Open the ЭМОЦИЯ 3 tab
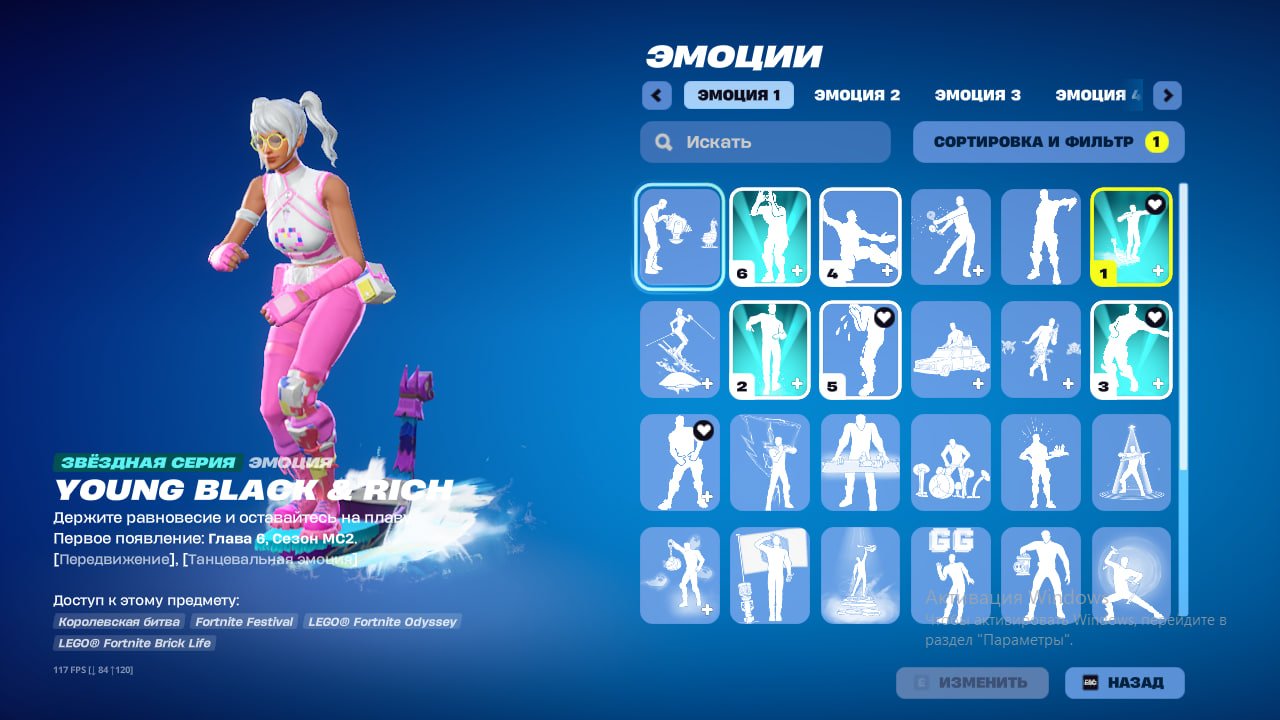The image size is (1280, 720). pyautogui.click(x=978, y=95)
